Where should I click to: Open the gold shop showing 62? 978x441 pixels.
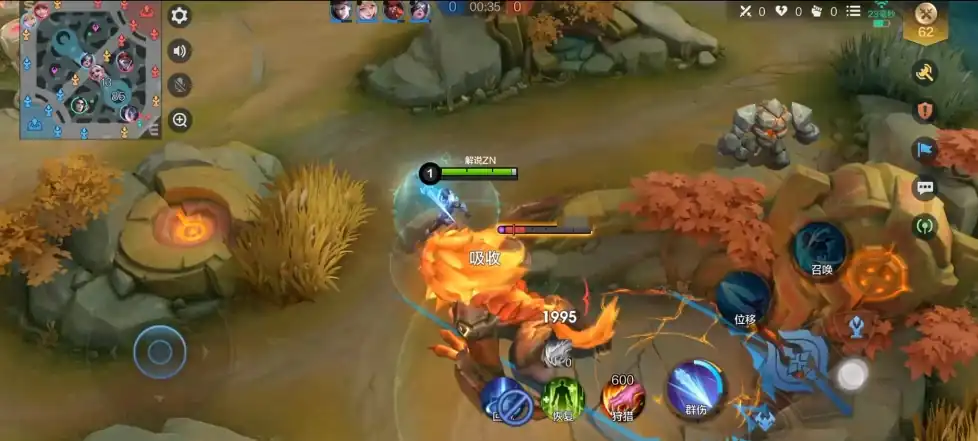(x=926, y=21)
